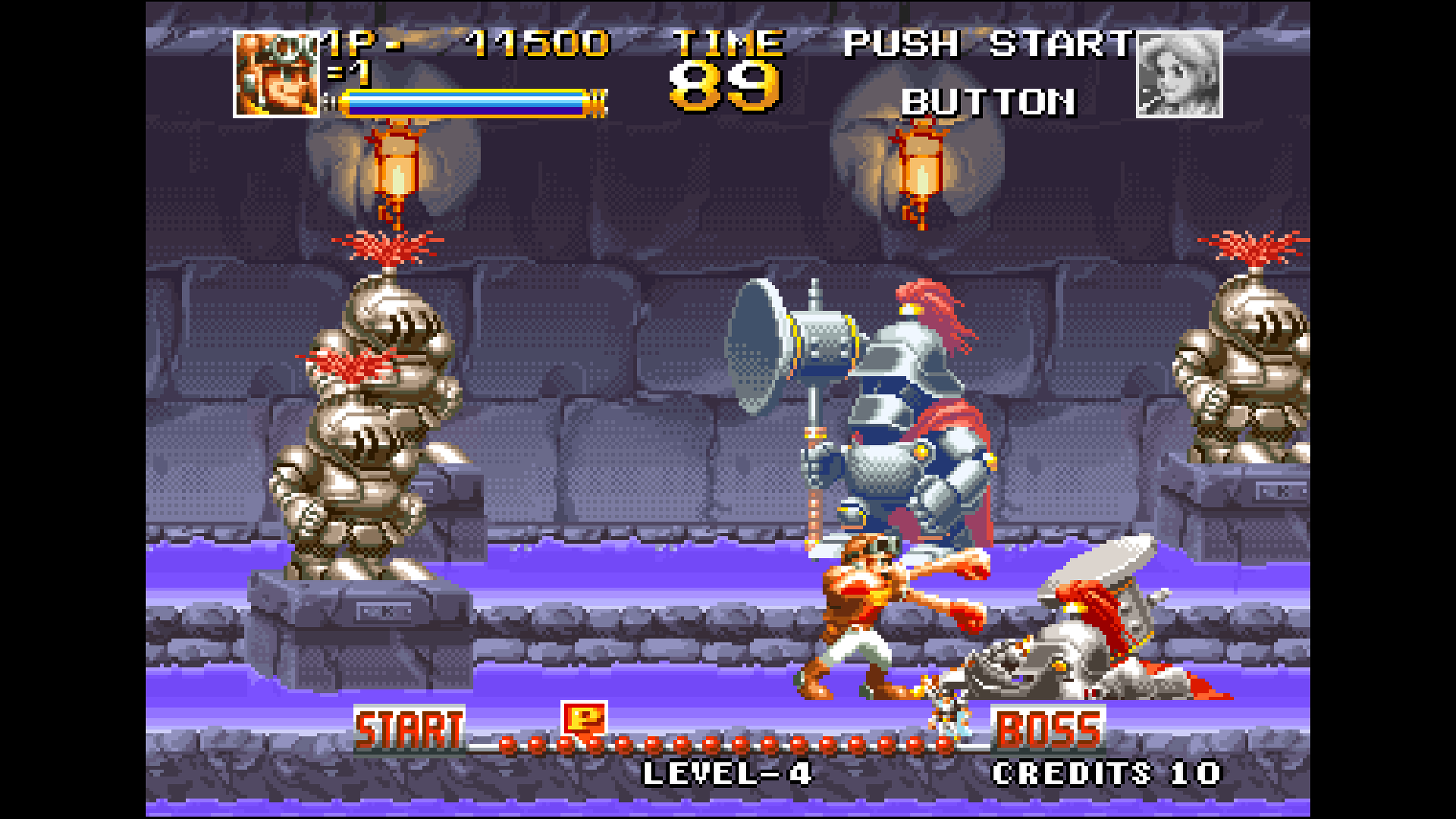The width and height of the screenshot is (1456, 819).
Task: Click the P marker on the stage progress track
Action: [x=584, y=719]
